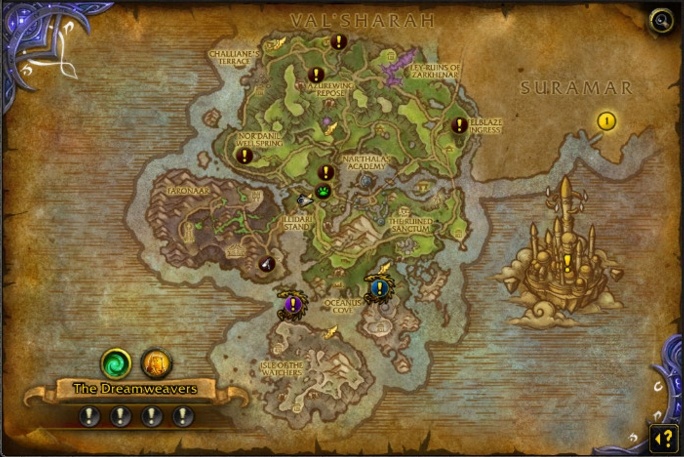Click the green paw pet battle marker
Screen dimensions: 684x457
[324, 190]
